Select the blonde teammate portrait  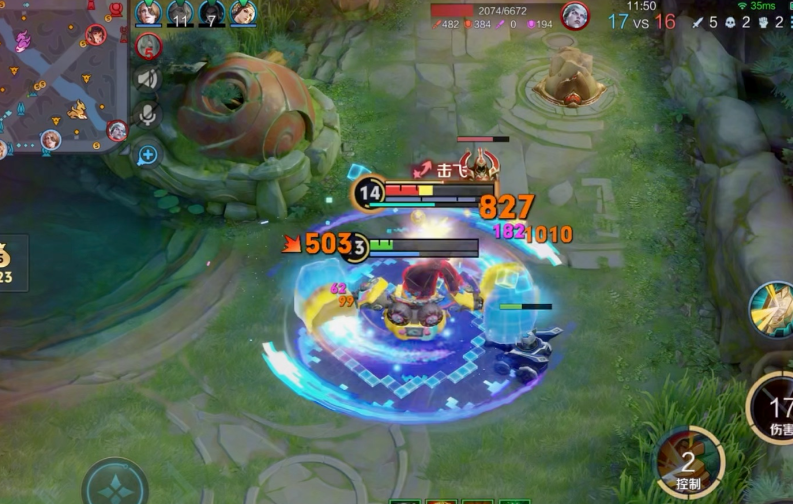[x=243, y=13]
